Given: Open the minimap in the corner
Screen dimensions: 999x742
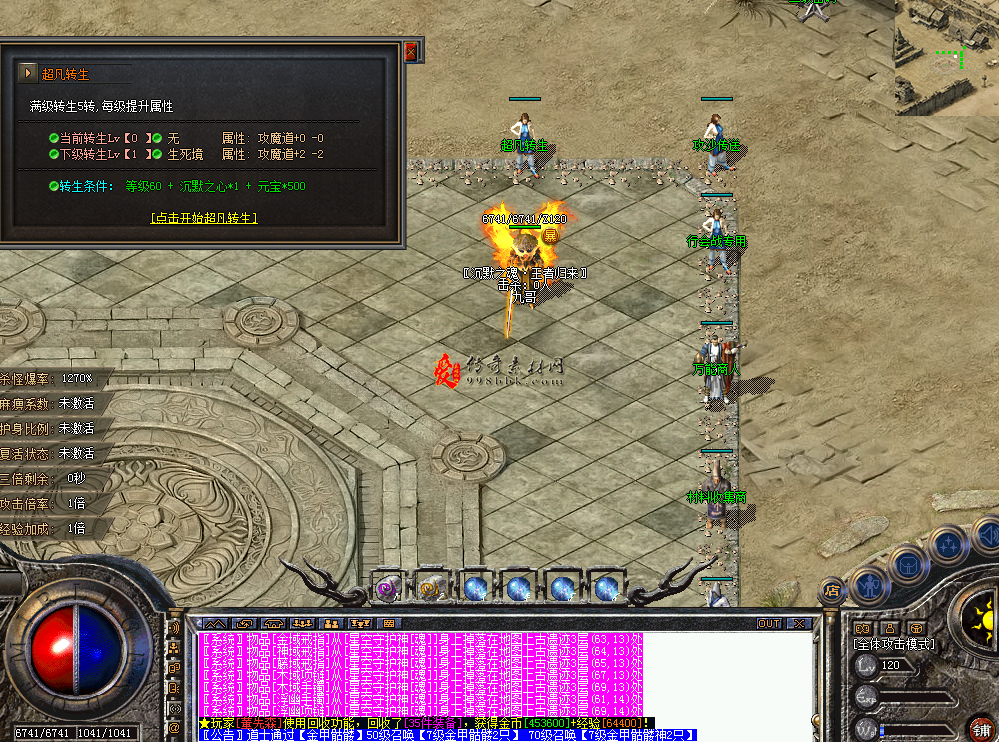Looking at the screenshot, I should (946, 56).
